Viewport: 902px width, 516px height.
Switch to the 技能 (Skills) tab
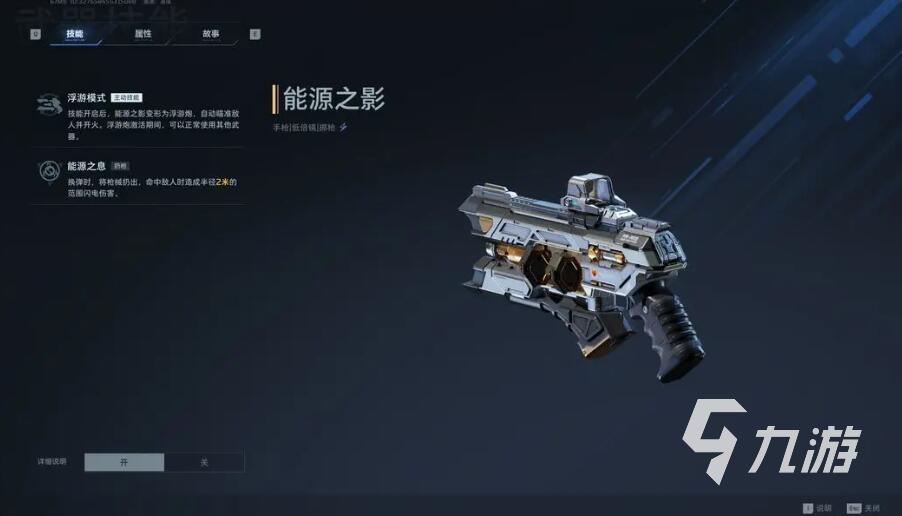point(75,34)
